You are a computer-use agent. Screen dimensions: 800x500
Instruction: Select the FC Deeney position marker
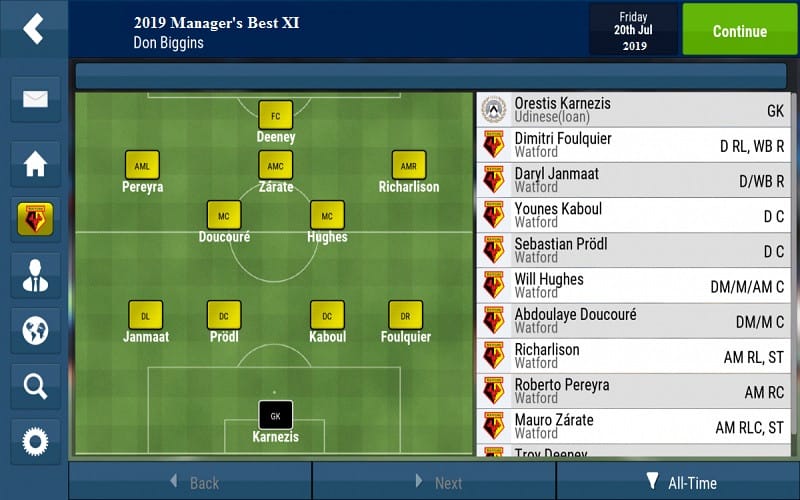(x=275, y=116)
